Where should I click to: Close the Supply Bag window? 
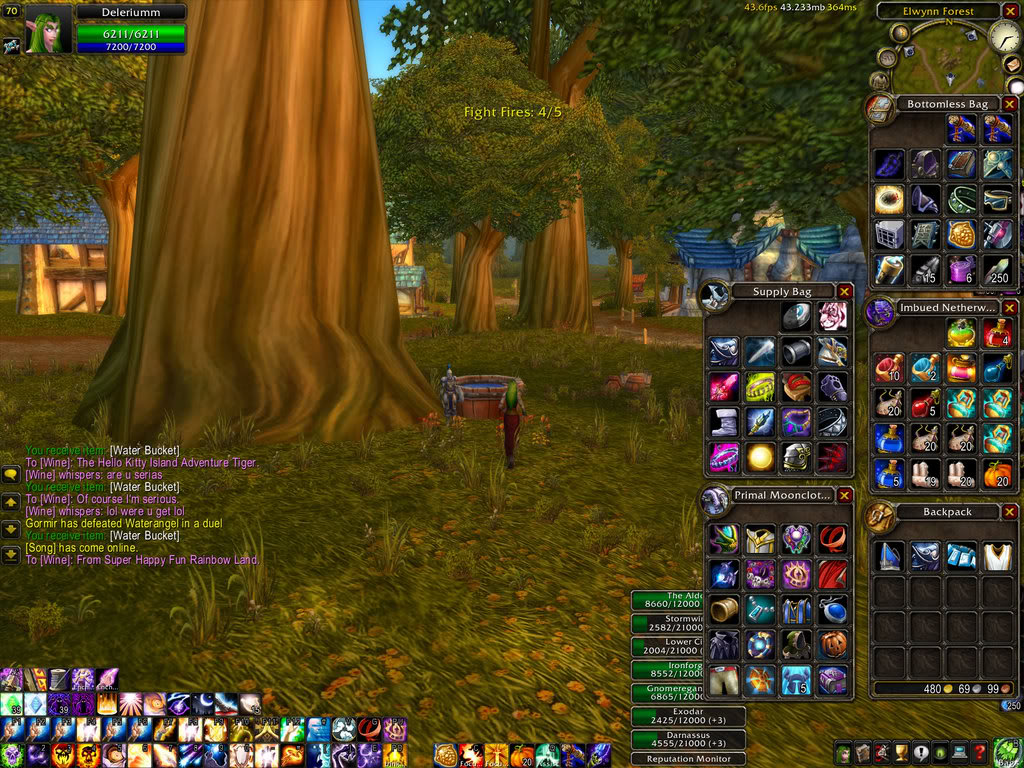tap(844, 291)
